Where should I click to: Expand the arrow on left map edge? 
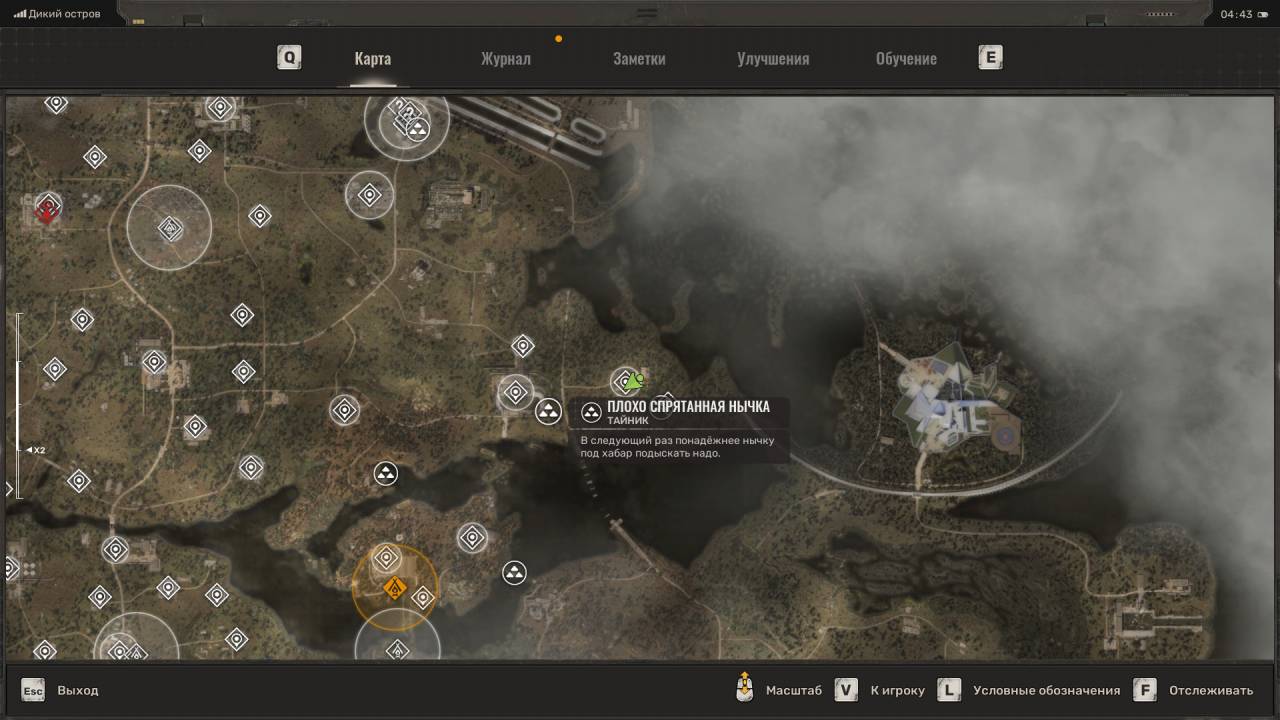[10, 489]
